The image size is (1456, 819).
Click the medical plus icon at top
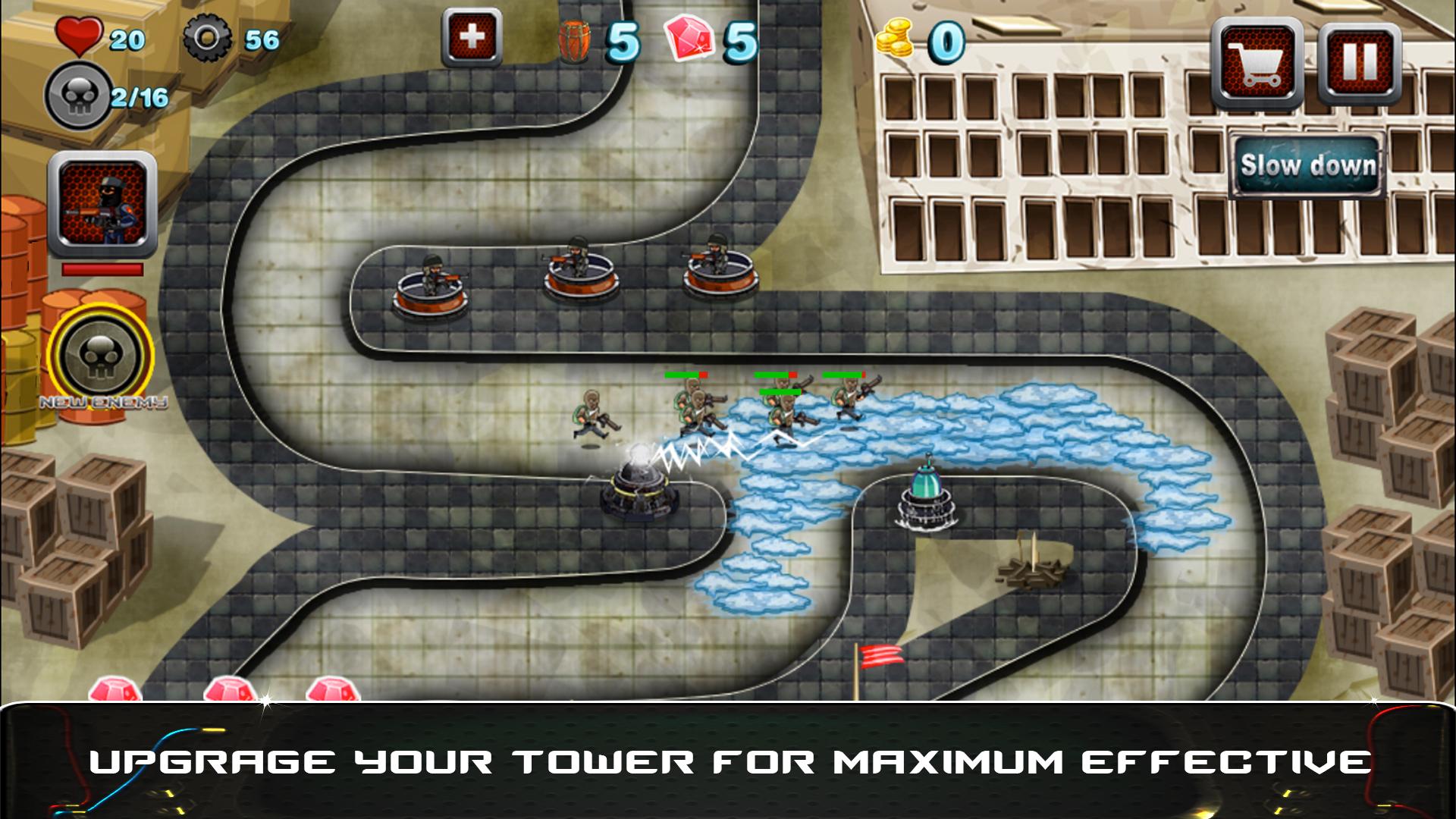472,36
